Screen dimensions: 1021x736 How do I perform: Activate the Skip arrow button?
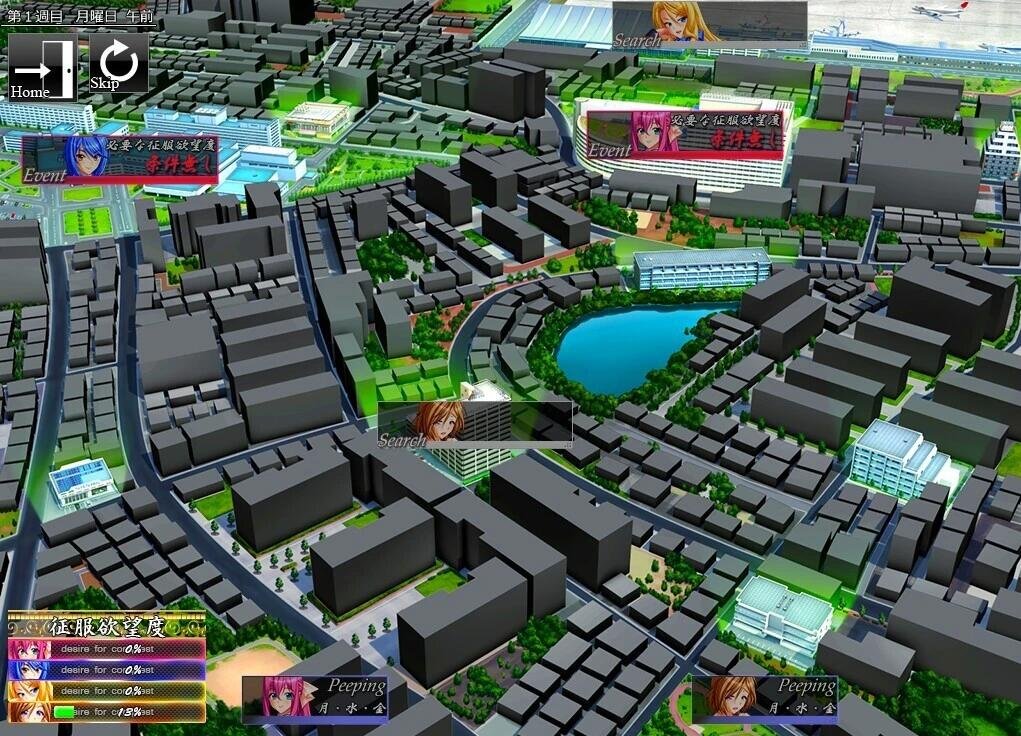(x=118, y=65)
